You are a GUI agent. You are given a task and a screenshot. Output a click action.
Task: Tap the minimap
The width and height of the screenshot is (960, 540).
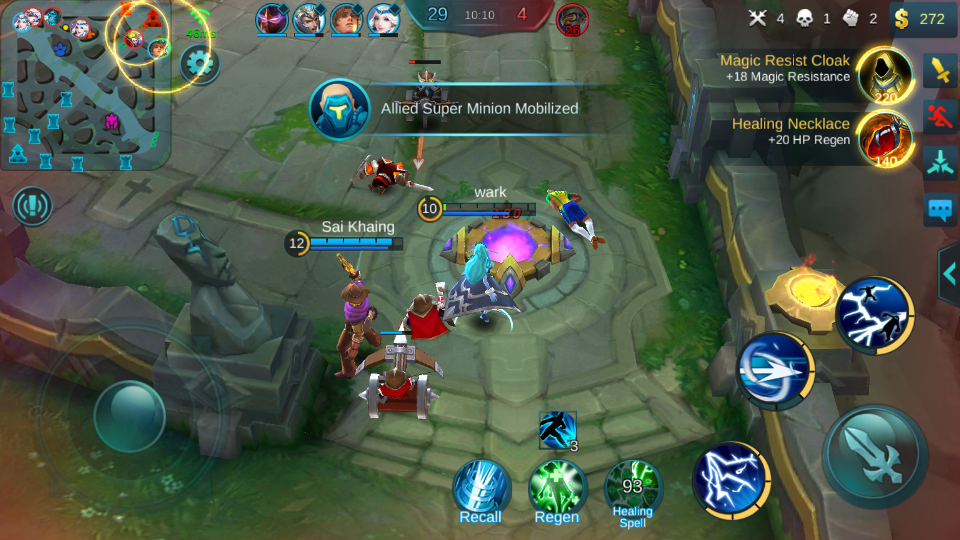coord(85,85)
